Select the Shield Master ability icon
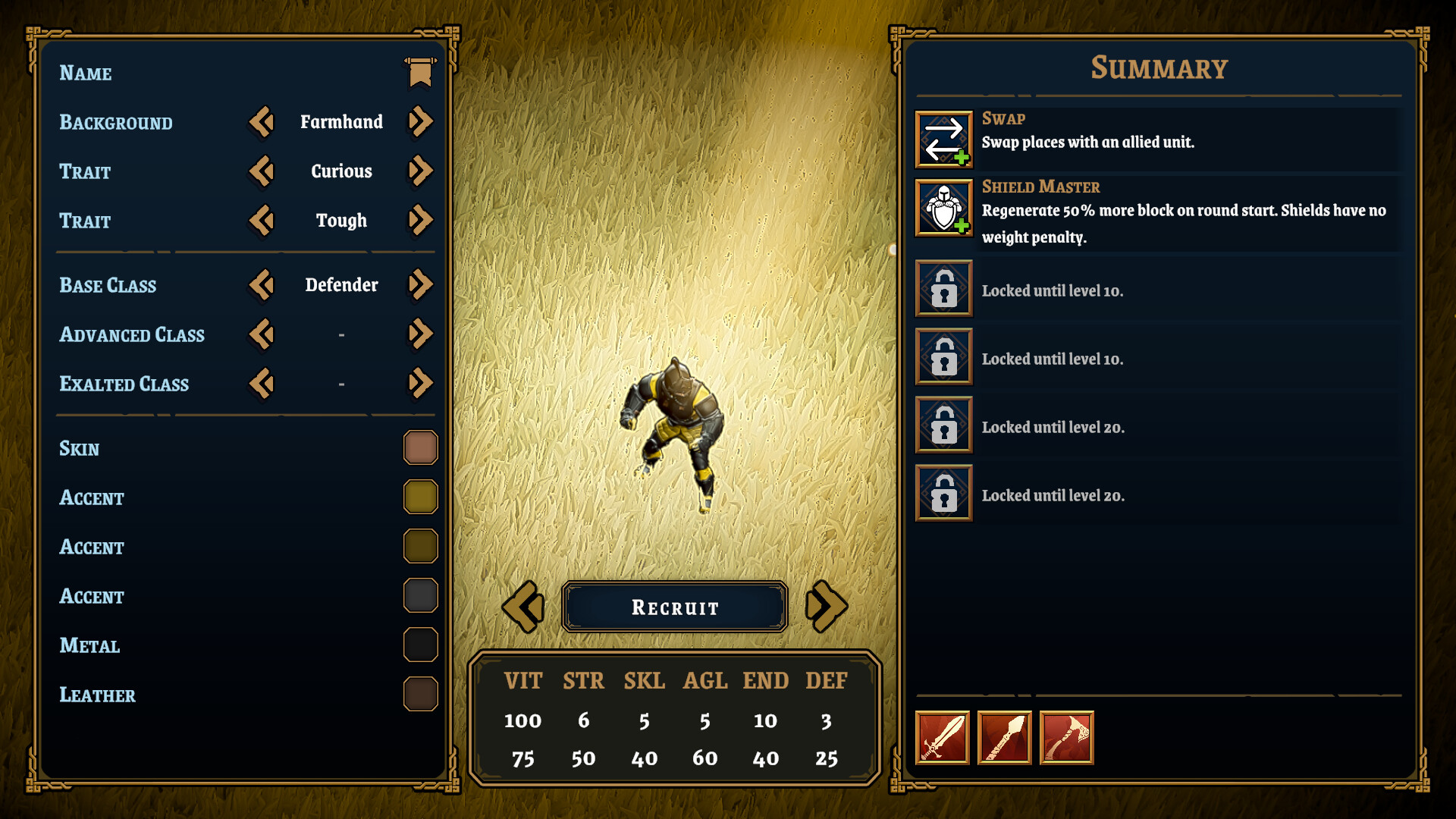Viewport: 1456px width, 819px height. pyautogui.click(x=943, y=206)
